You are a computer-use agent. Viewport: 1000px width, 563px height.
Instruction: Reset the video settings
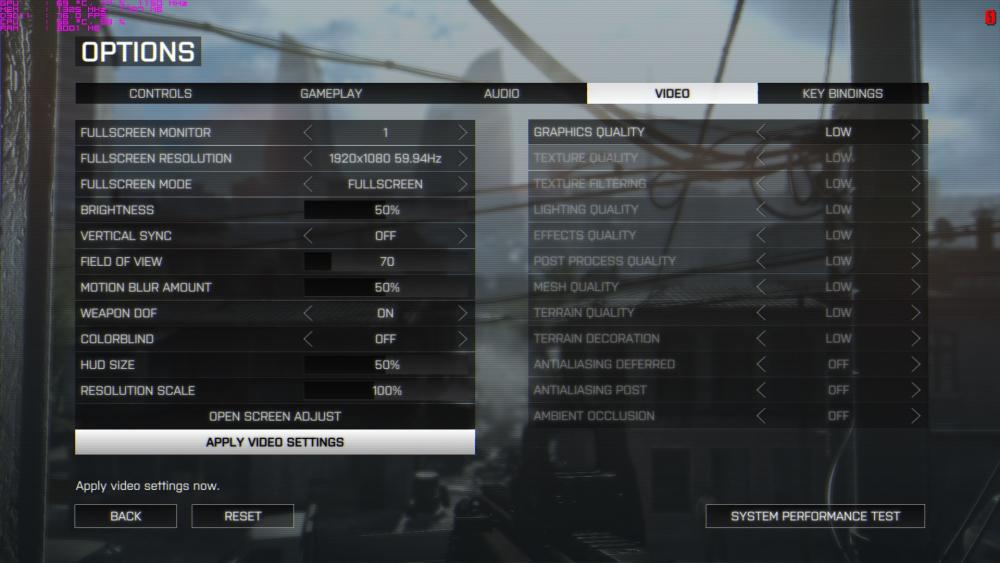click(243, 516)
